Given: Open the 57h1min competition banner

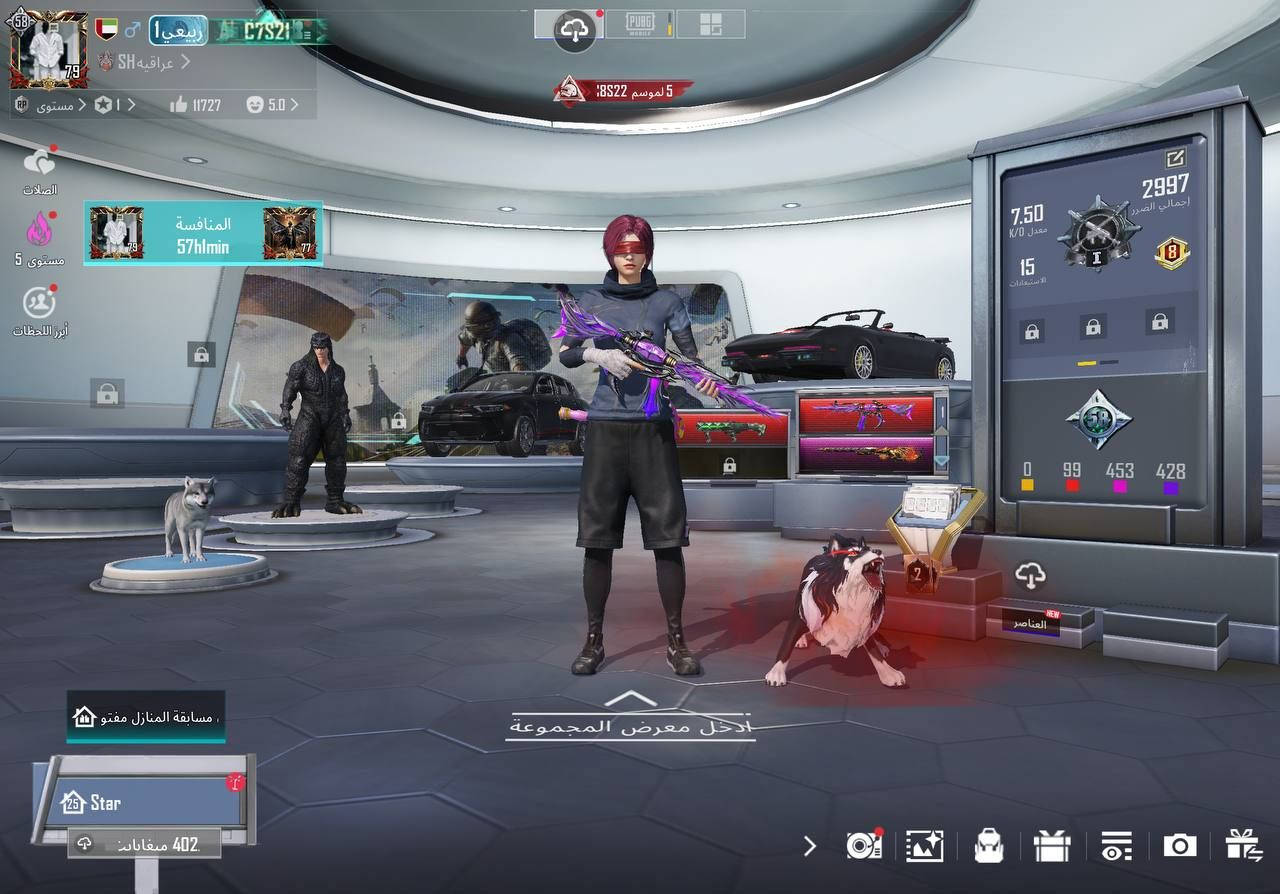Looking at the screenshot, I should click(203, 234).
